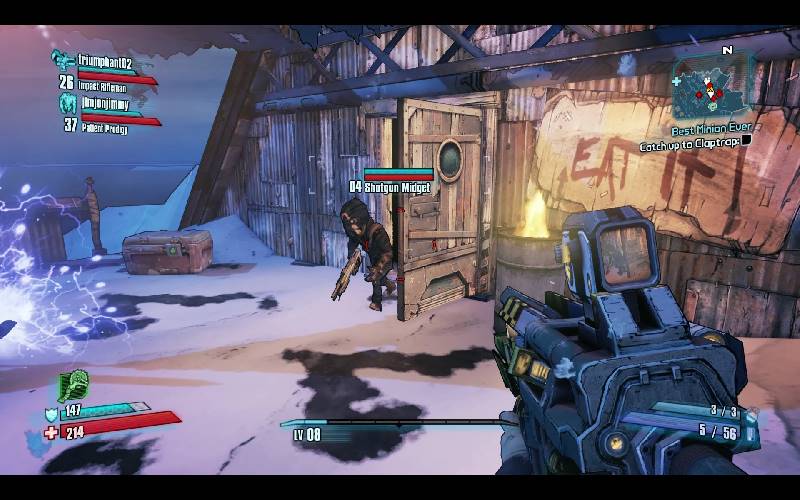The image size is (800, 500).
Task: Click the red cross health icon
Action: tap(51, 431)
